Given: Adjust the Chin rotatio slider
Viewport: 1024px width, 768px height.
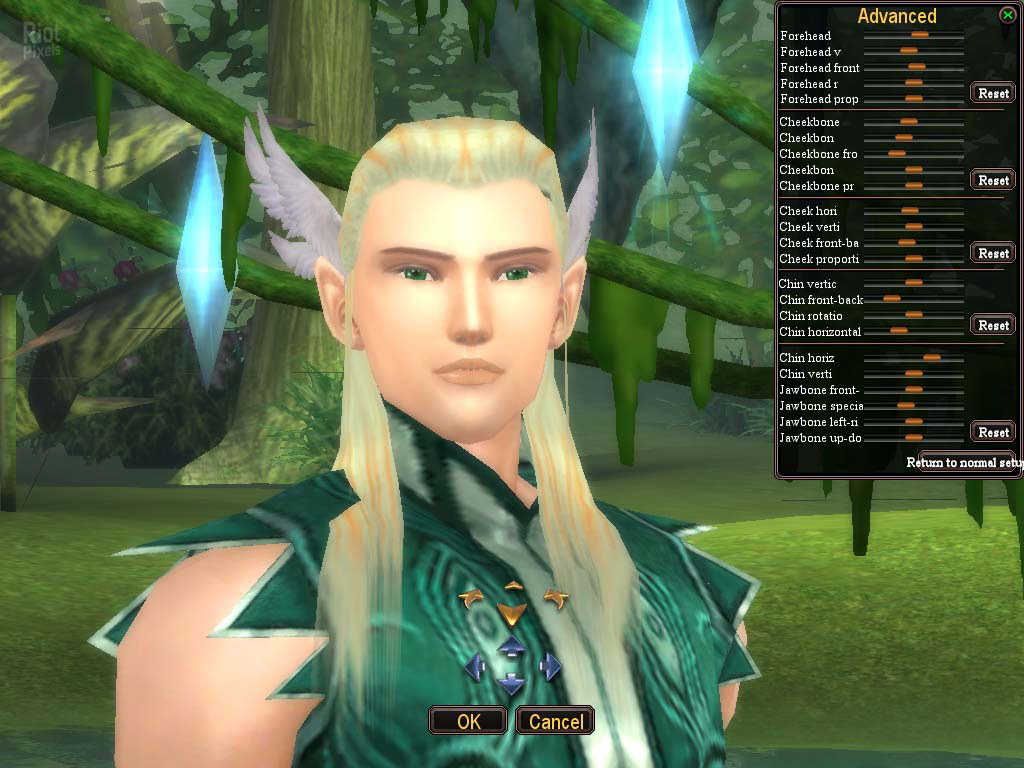Looking at the screenshot, I should click(913, 315).
